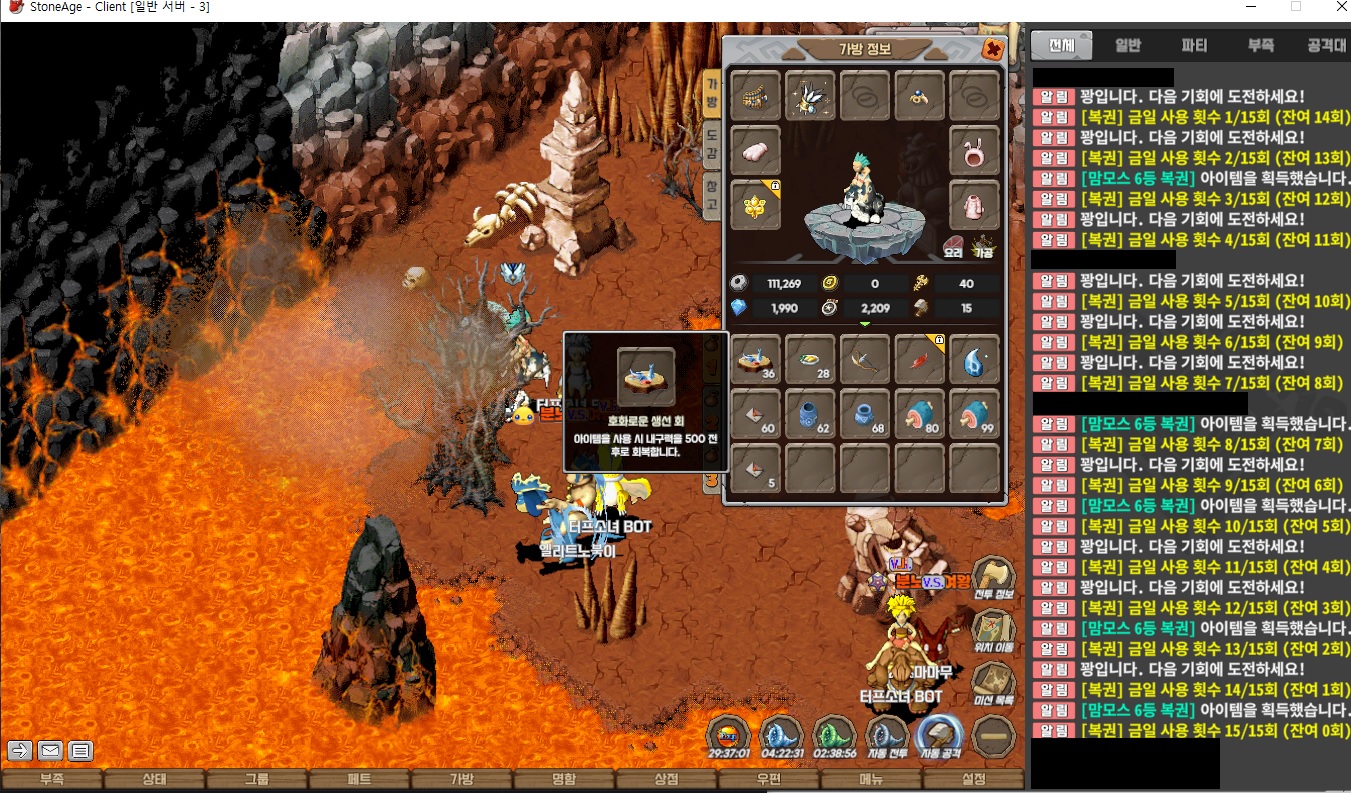The width and height of the screenshot is (1351, 793).
Task: Switch chat to the 파티 tab
Action: (x=1194, y=45)
